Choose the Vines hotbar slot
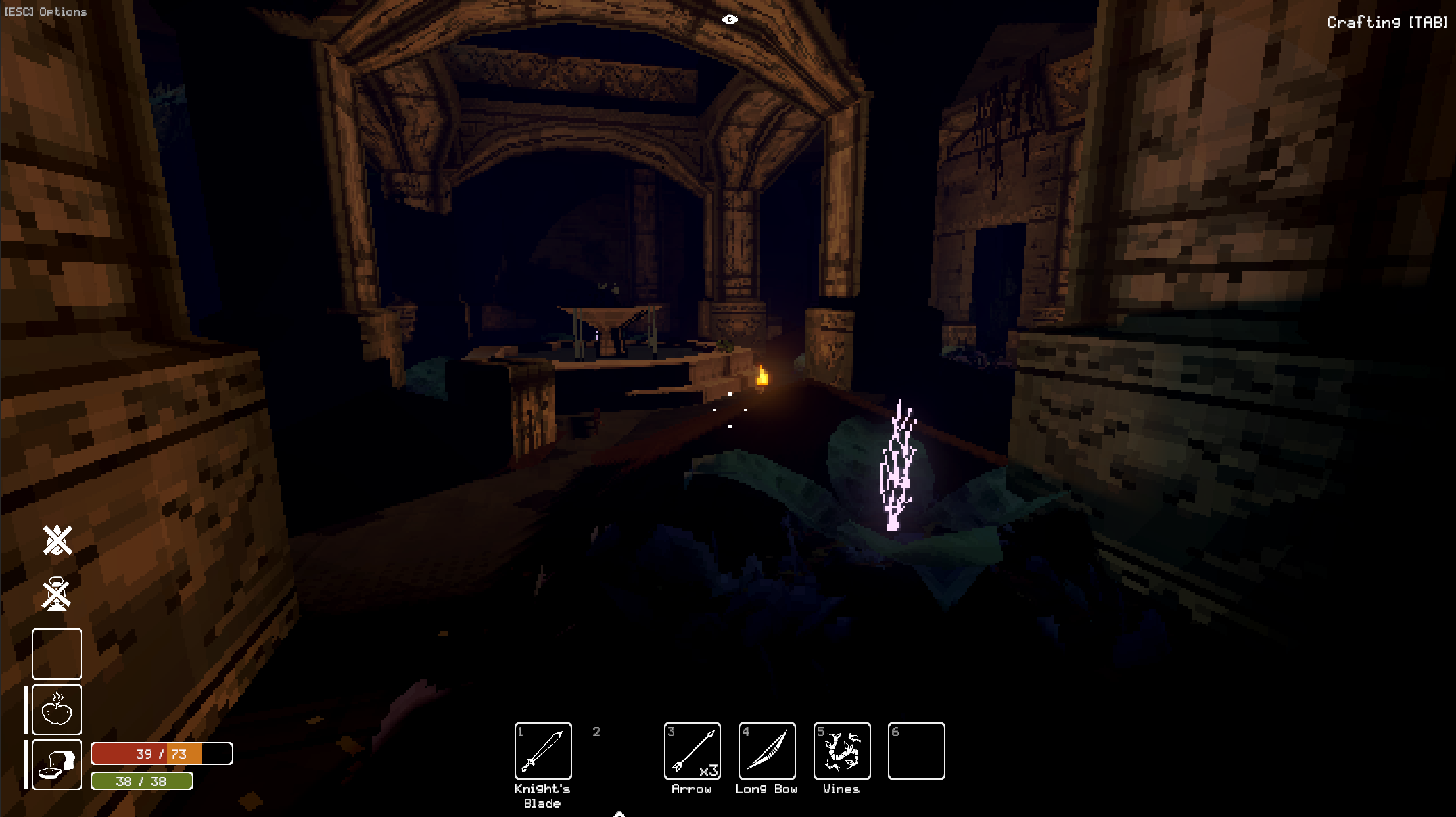1456x817 pixels. 841,751
